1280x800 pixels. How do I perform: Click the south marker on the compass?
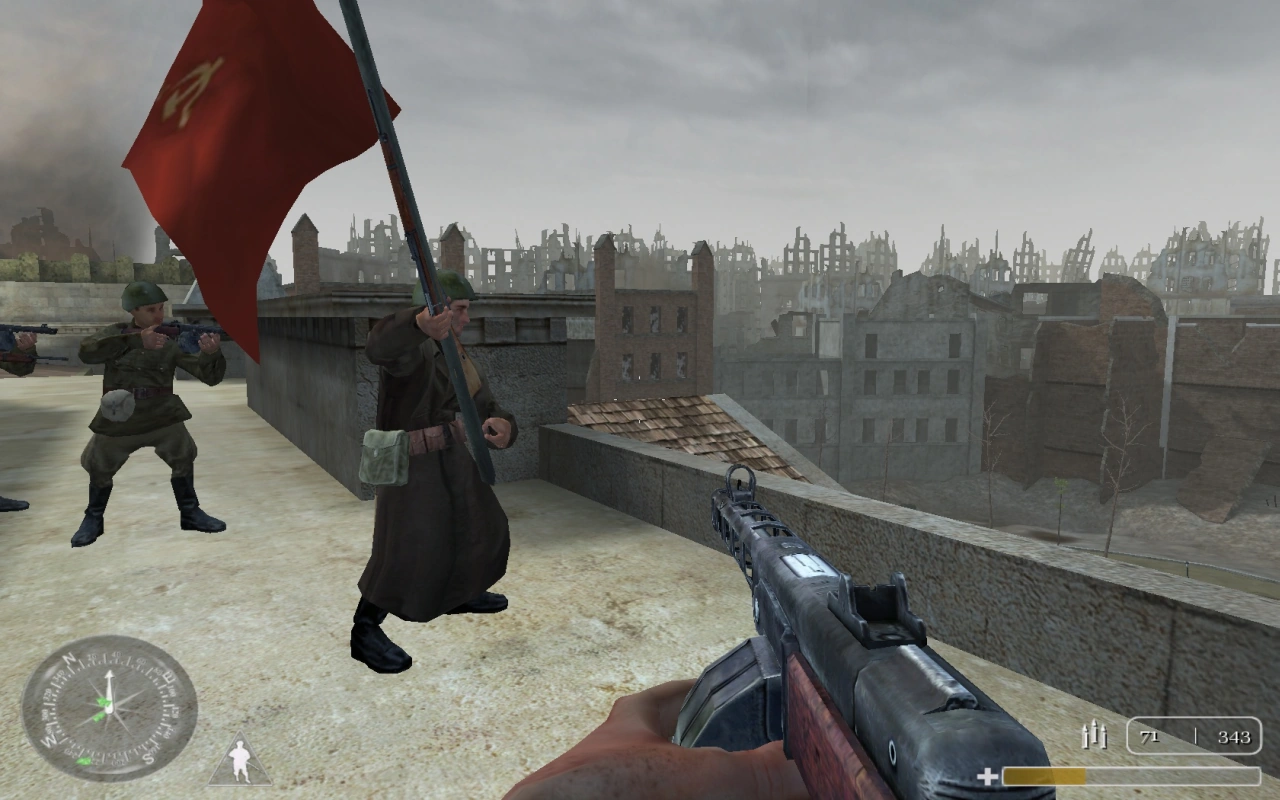(147, 755)
